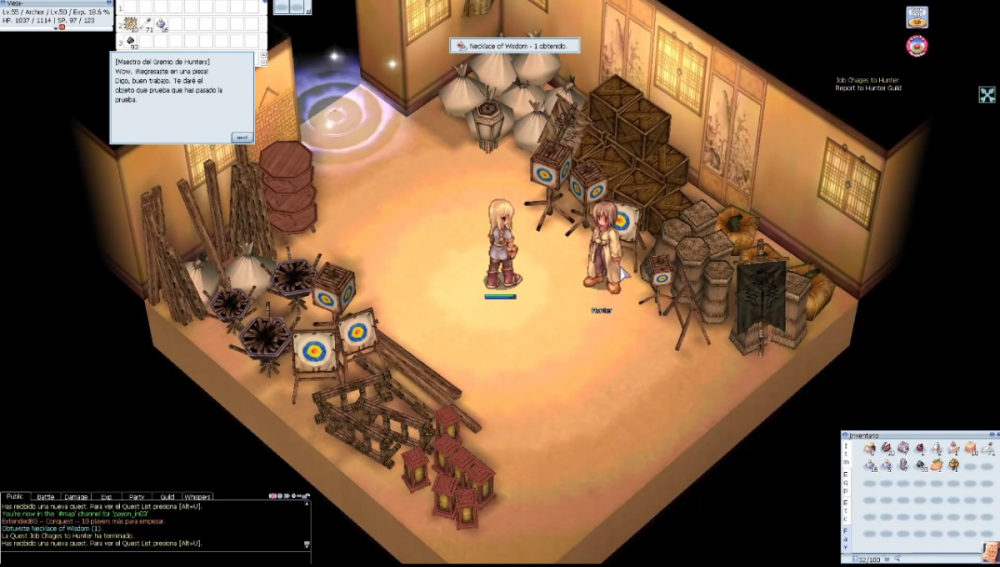Click the round red badge icon
Screen dimensions: 1000x567
(916, 46)
